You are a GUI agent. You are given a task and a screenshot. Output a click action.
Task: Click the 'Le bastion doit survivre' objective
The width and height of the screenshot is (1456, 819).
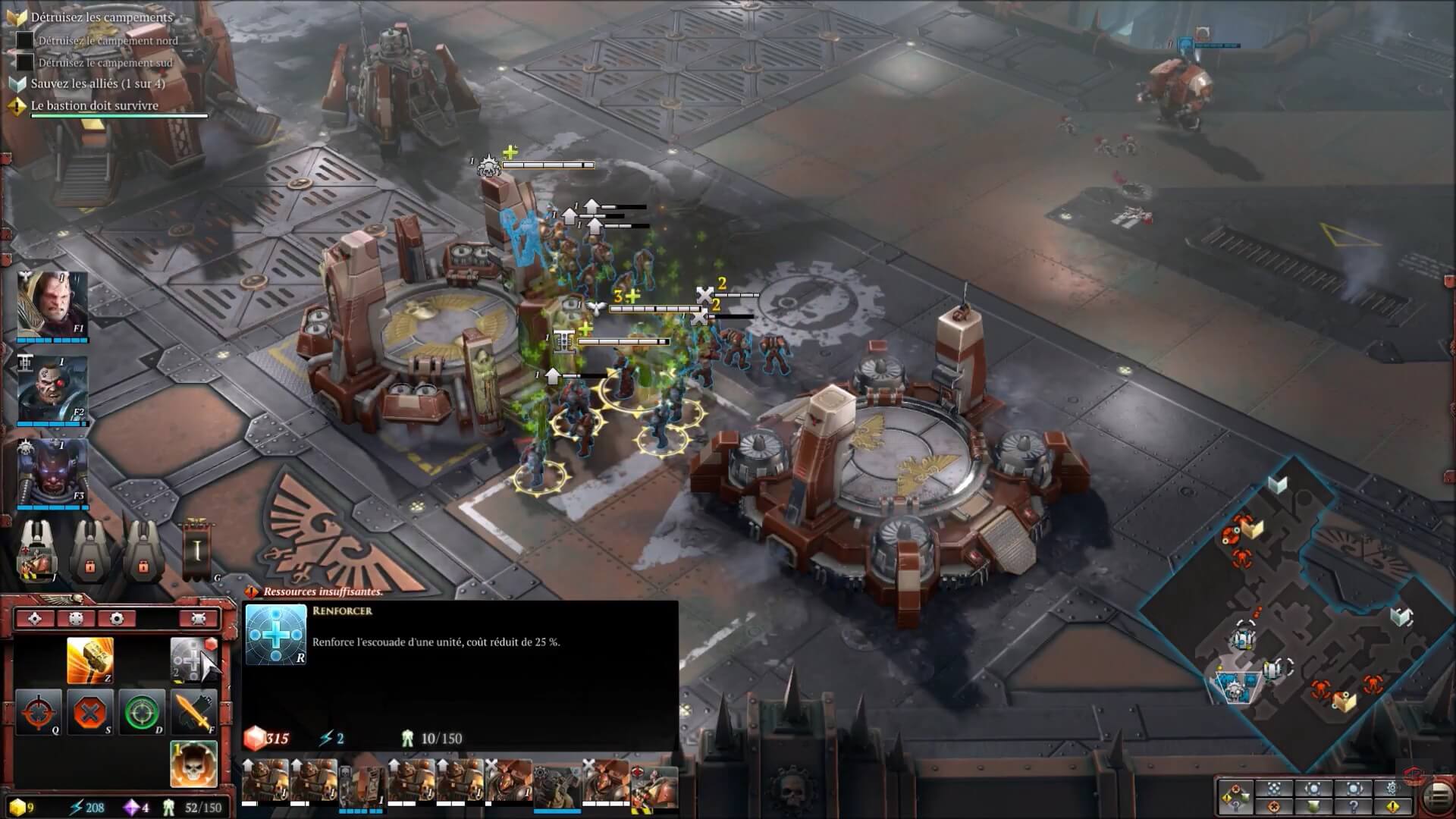point(95,106)
